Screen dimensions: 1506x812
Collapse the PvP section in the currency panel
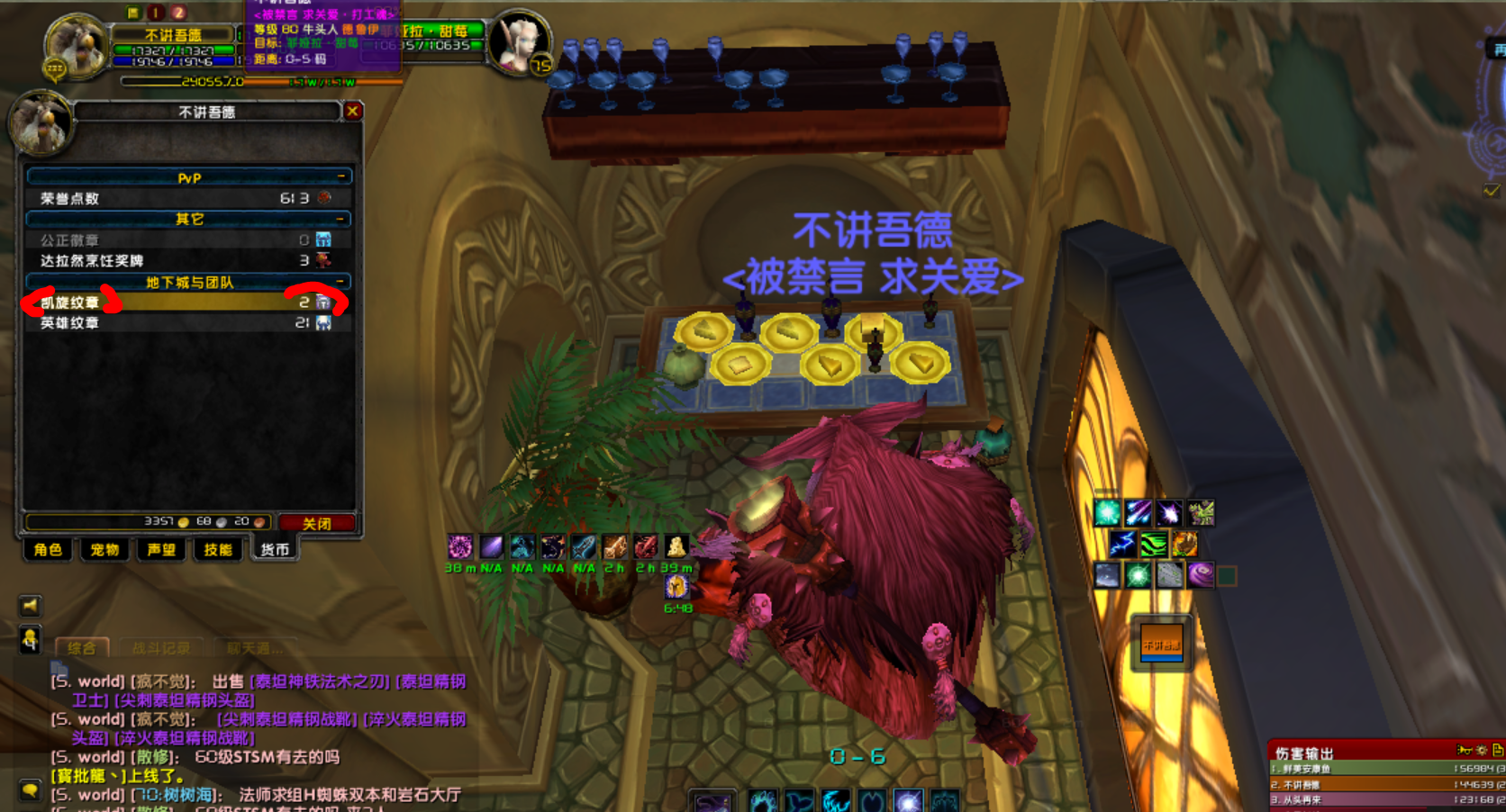tap(342, 177)
